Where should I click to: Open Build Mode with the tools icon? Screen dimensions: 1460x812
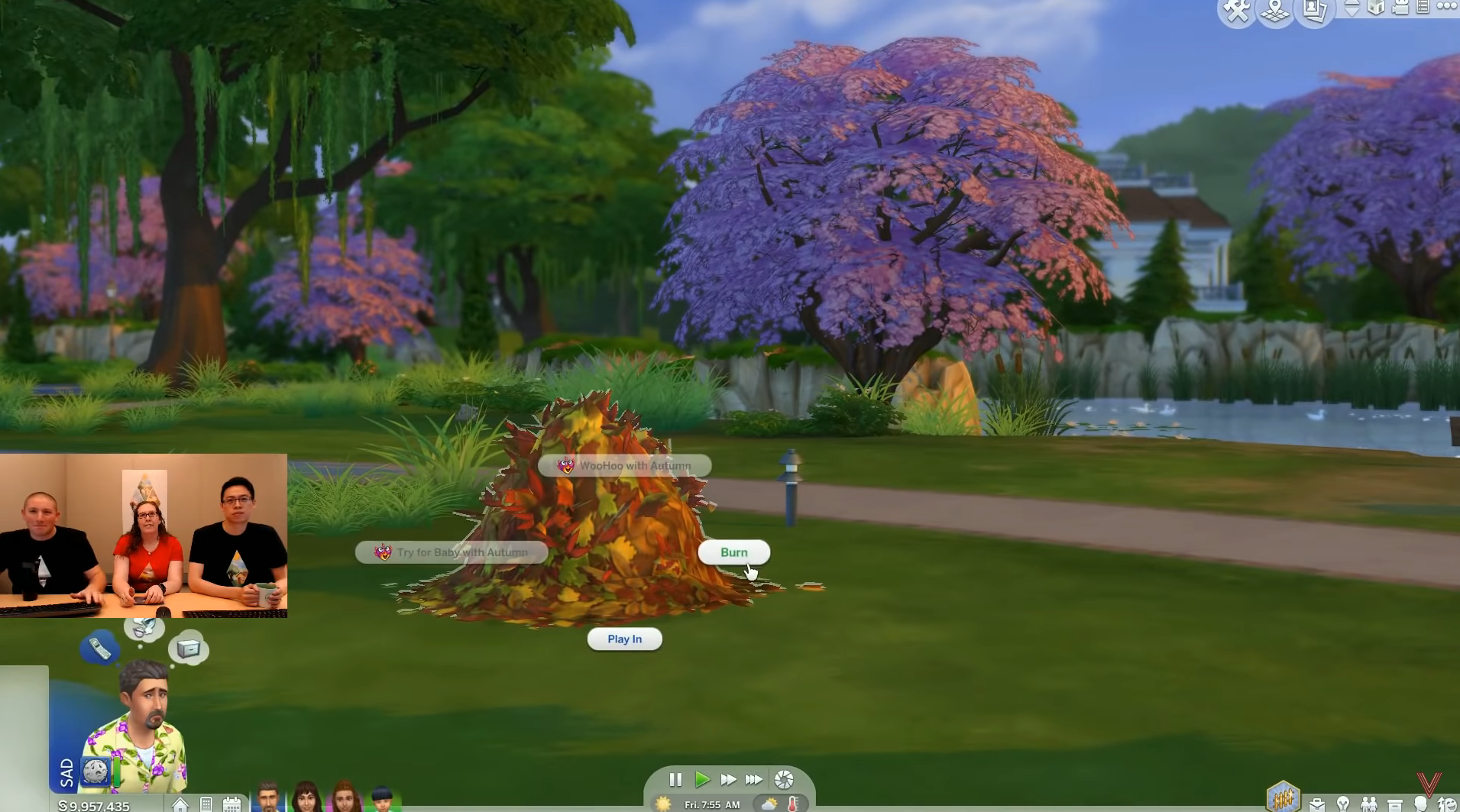[x=1236, y=9]
